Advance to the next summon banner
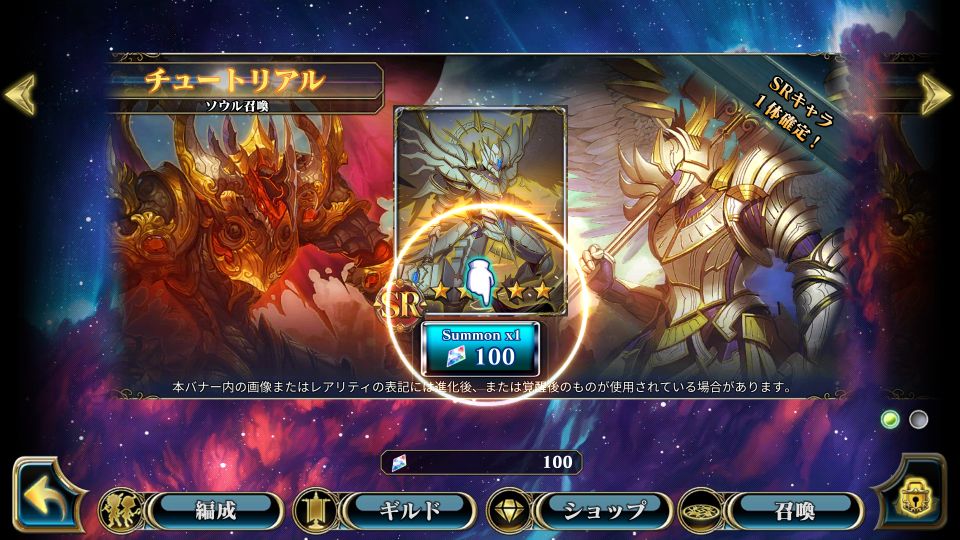The width and height of the screenshot is (960, 540). click(937, 94)
